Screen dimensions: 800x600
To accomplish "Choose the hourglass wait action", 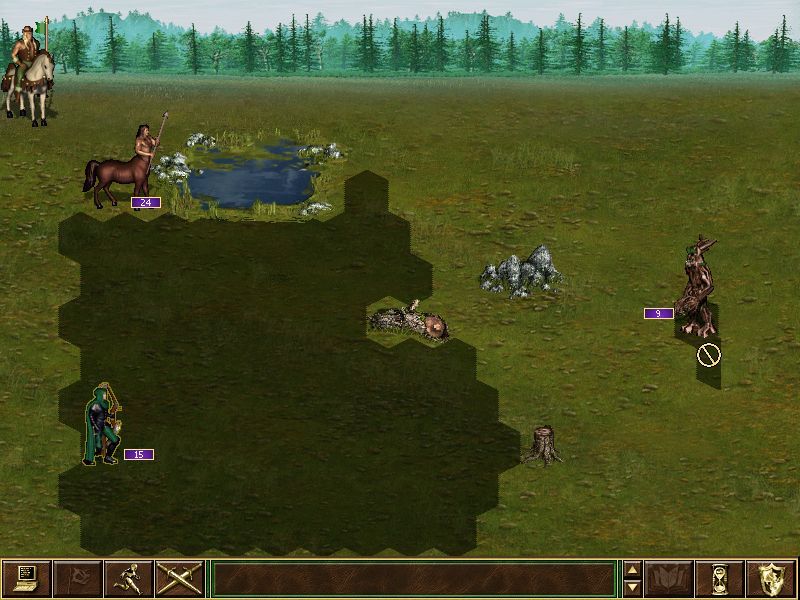I will pos(719,578).
